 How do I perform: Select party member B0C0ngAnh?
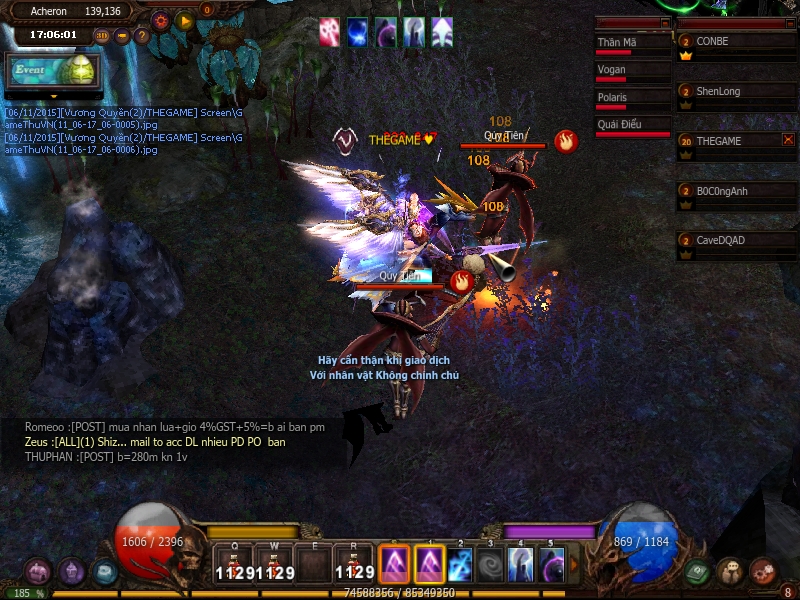[737, 191]
